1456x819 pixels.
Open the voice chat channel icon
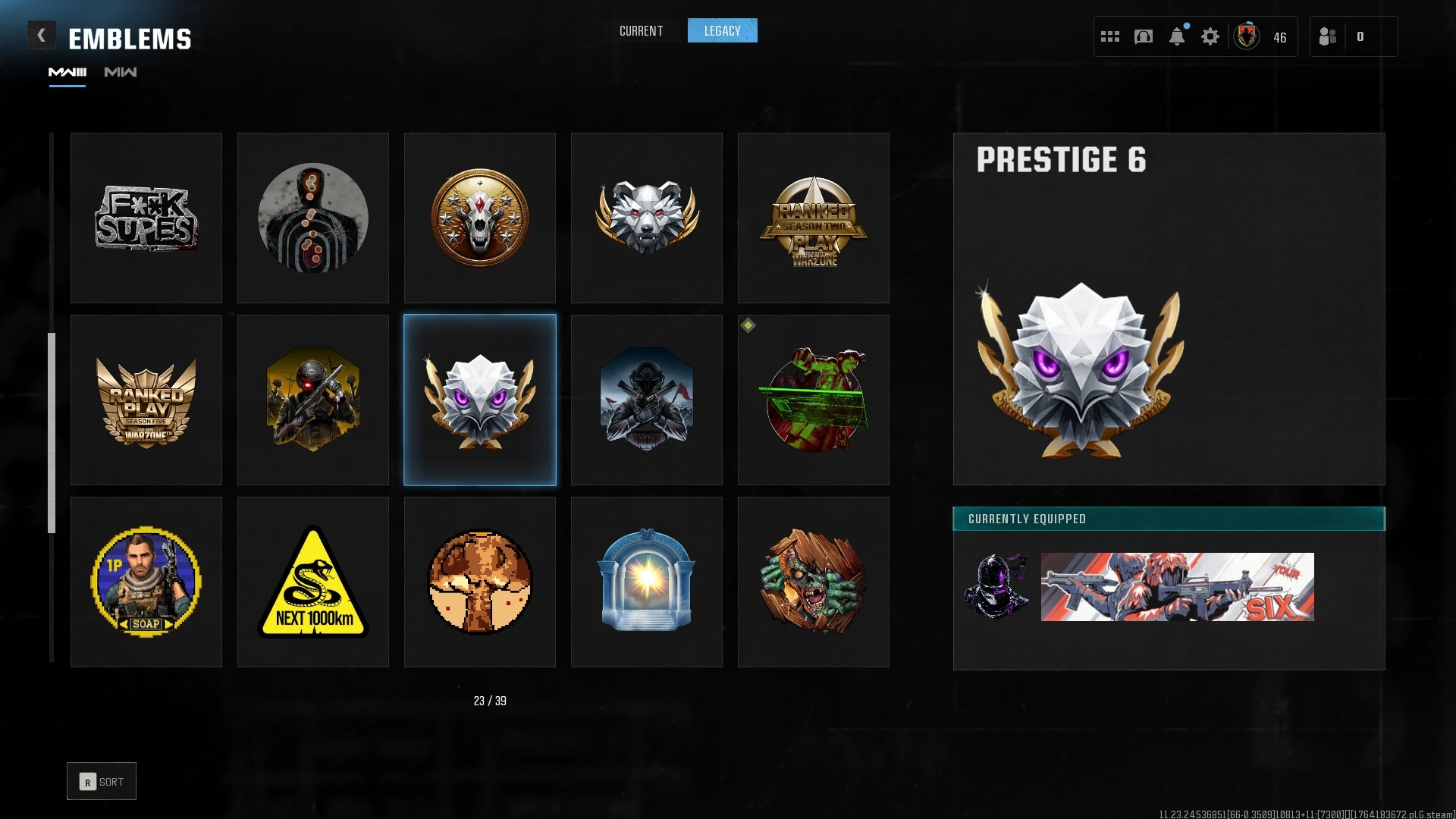(x=1143, y=36)
